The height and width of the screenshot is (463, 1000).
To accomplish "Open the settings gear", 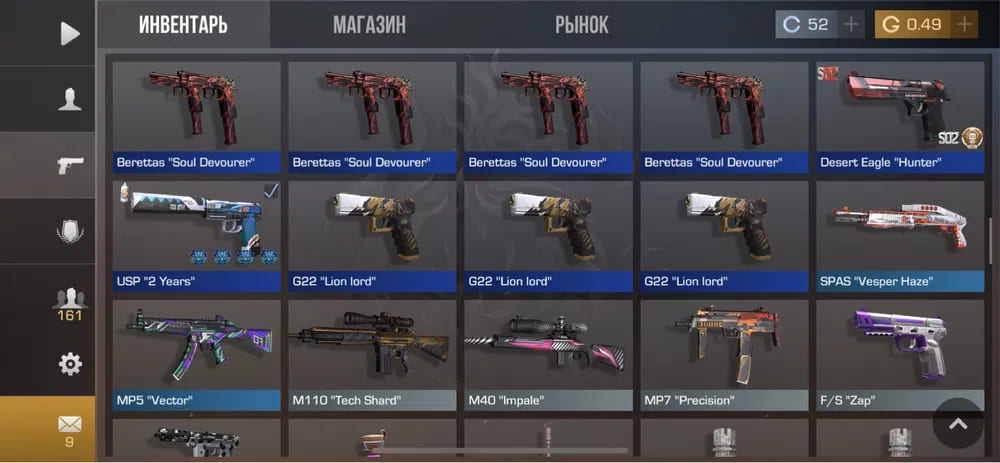I will [69, 364].
